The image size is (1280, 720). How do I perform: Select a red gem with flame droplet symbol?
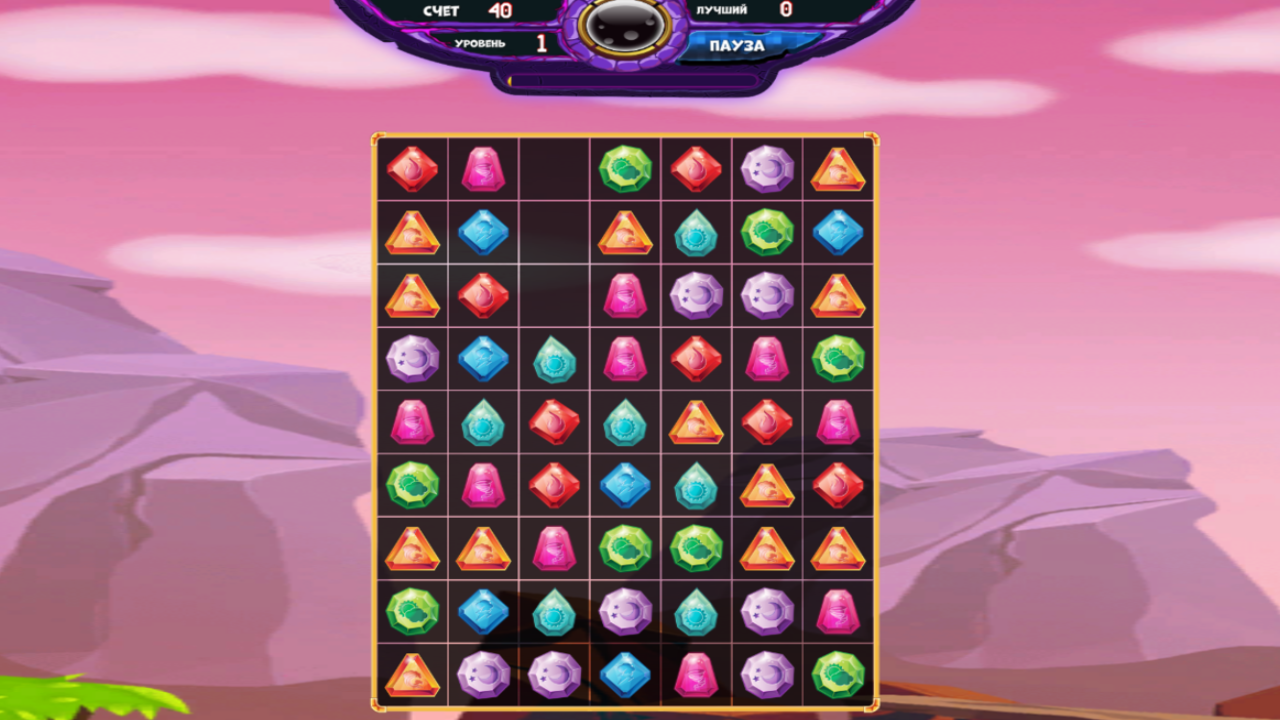pos(697,168)
